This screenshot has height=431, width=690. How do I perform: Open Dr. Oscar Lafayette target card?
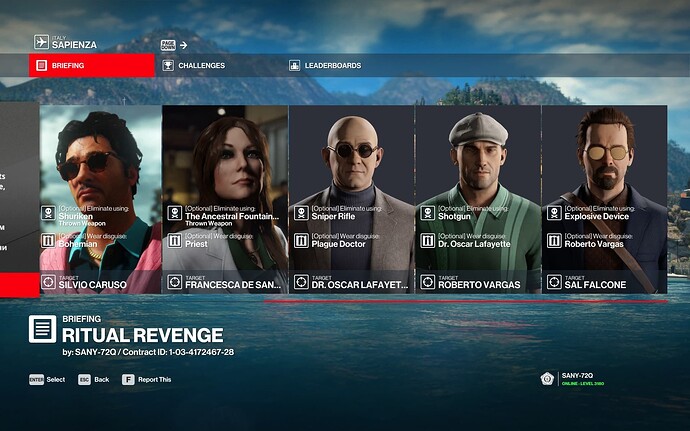[352, 199]
